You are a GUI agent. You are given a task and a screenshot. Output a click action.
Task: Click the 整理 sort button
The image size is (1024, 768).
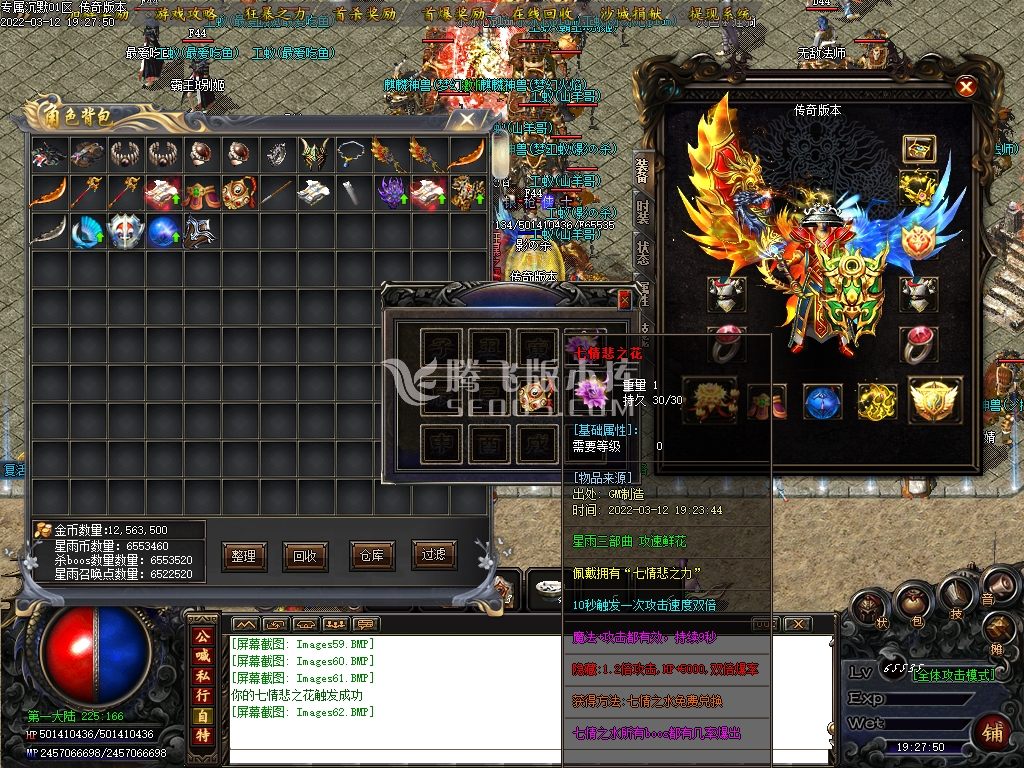[x=242, y=556]
